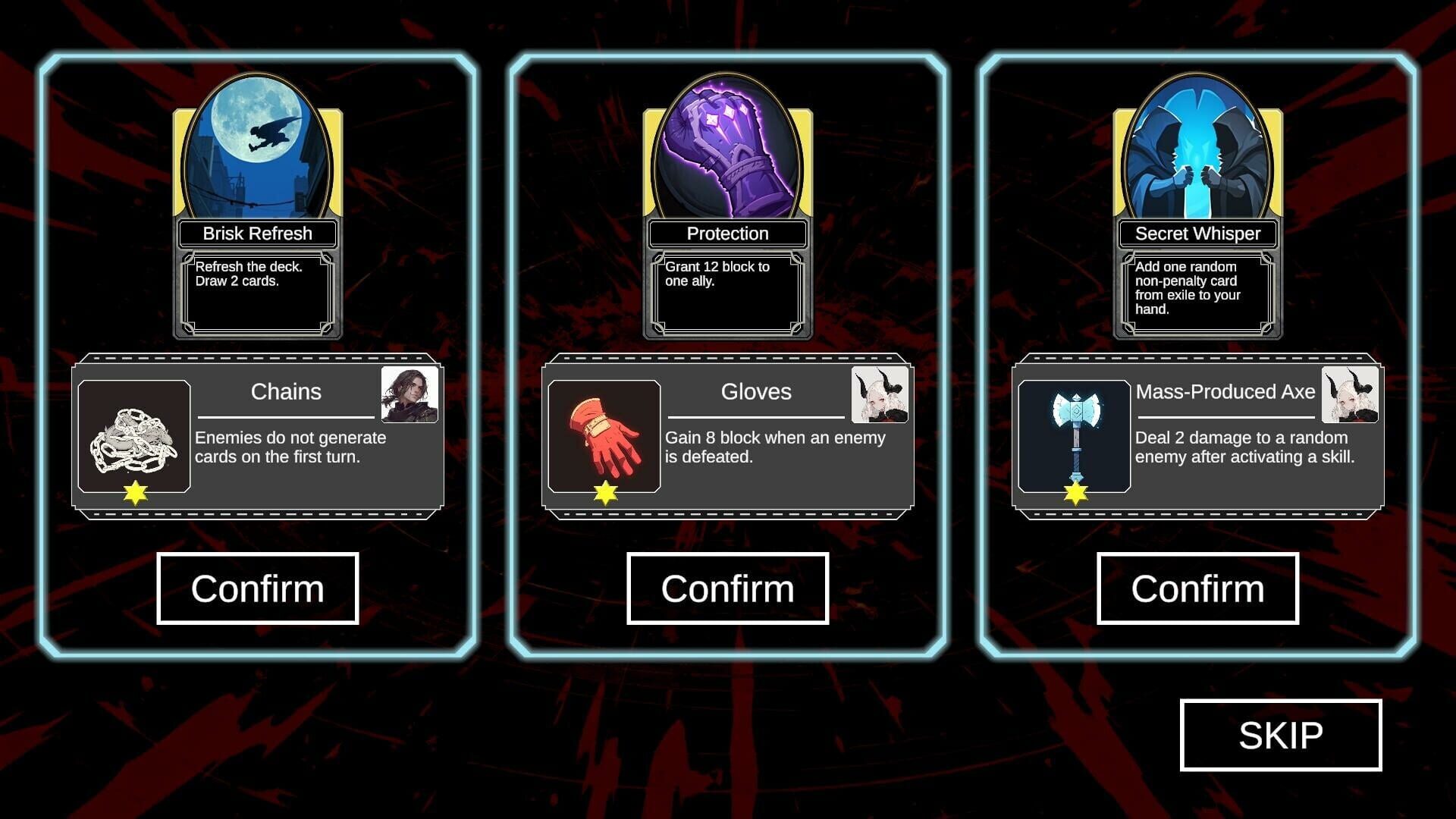Confirm the Brisk Refresh card choice
Image resolution: width=1456 pixels, height=819 pixels.
click(257, 588)
